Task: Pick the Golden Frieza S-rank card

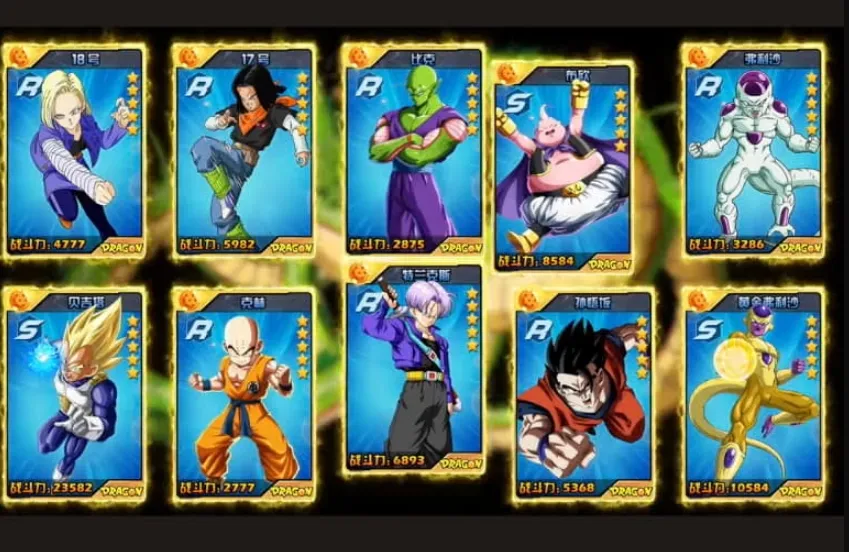Action: (x=754, y=394)
